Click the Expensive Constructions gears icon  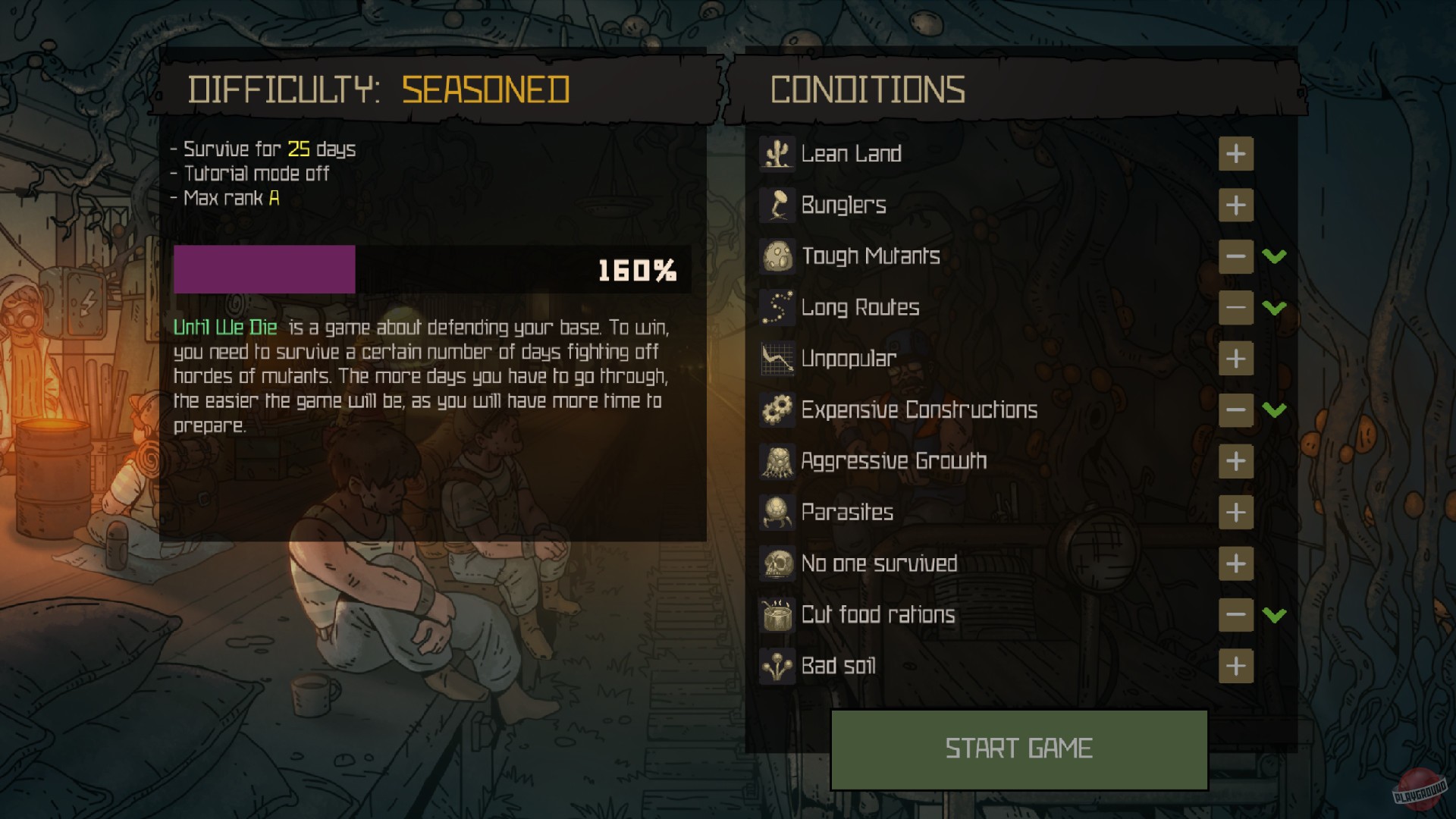776,410
